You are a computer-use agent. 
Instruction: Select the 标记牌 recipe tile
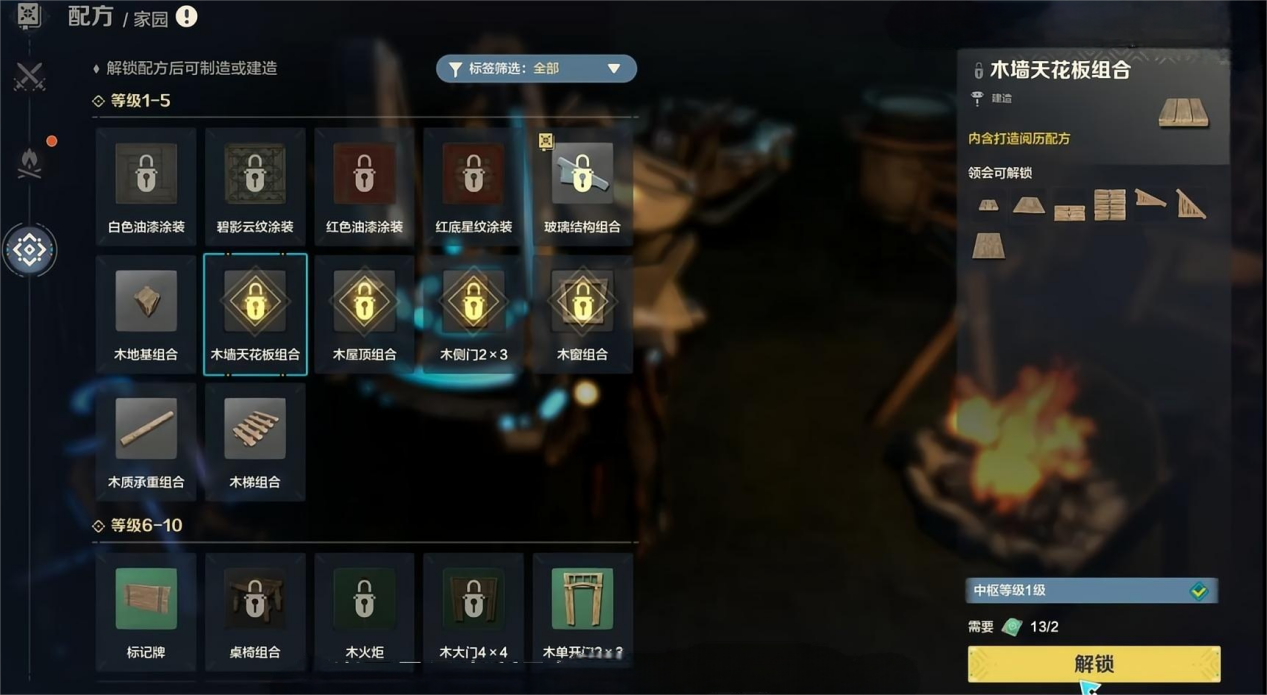(146, 610)
